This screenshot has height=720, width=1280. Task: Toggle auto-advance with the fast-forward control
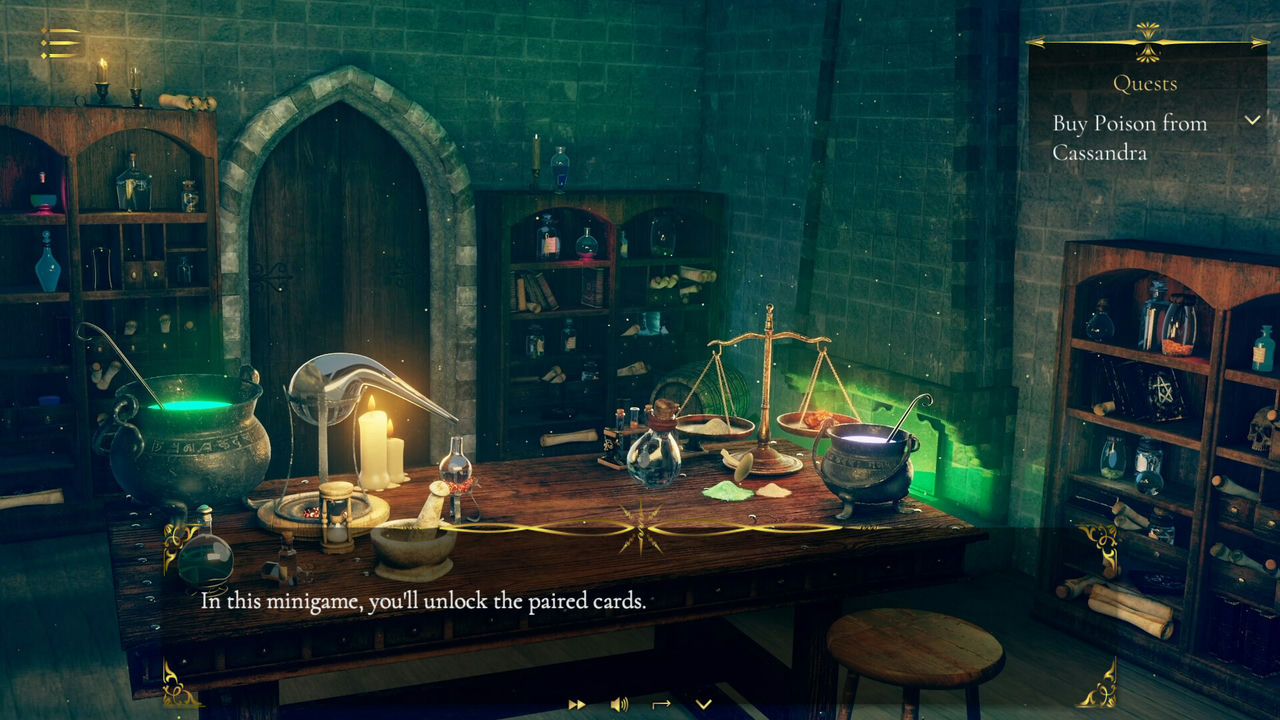(x=577, y=704)
